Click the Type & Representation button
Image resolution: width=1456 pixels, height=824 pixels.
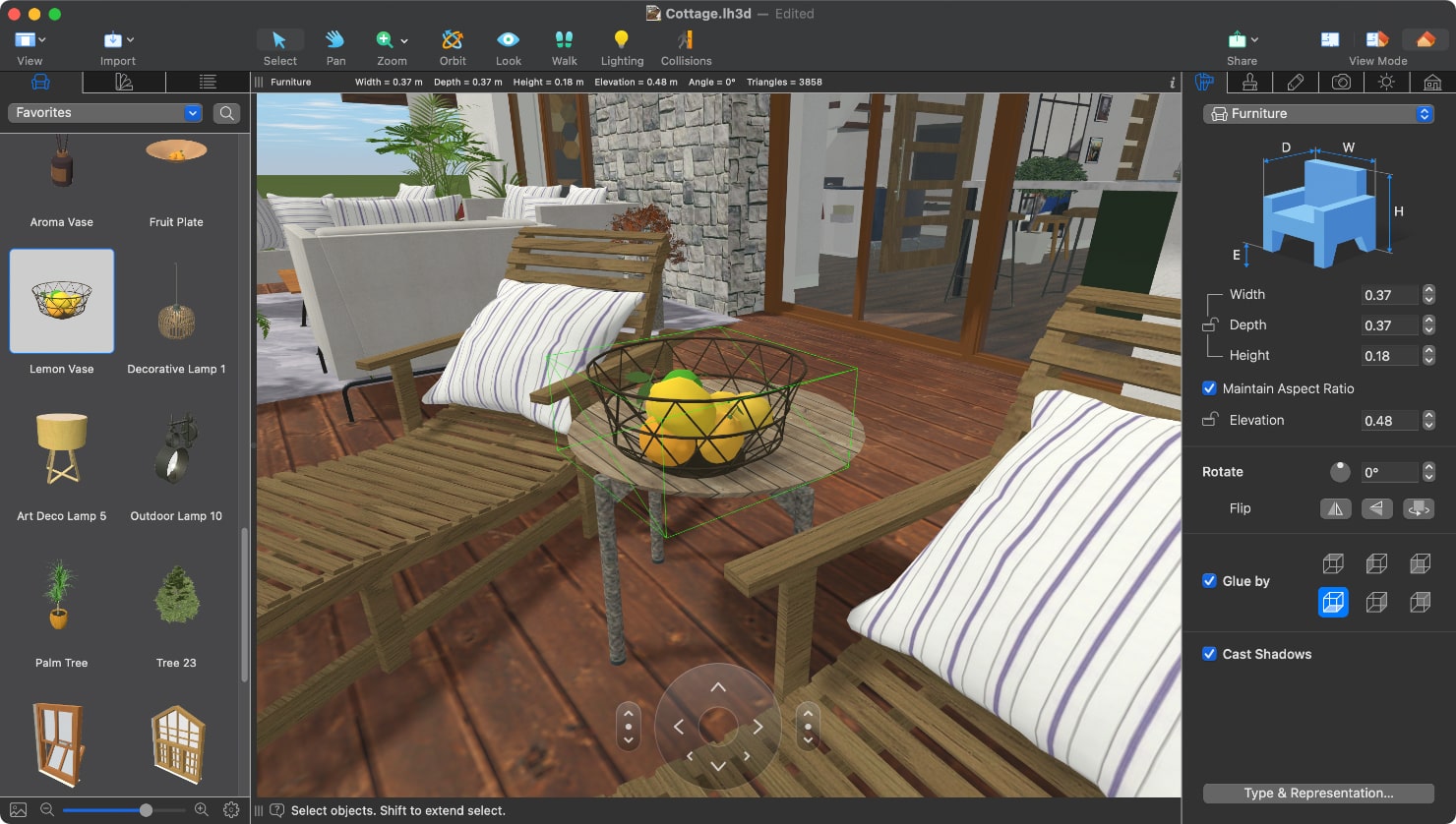[x=1318, y=793]
